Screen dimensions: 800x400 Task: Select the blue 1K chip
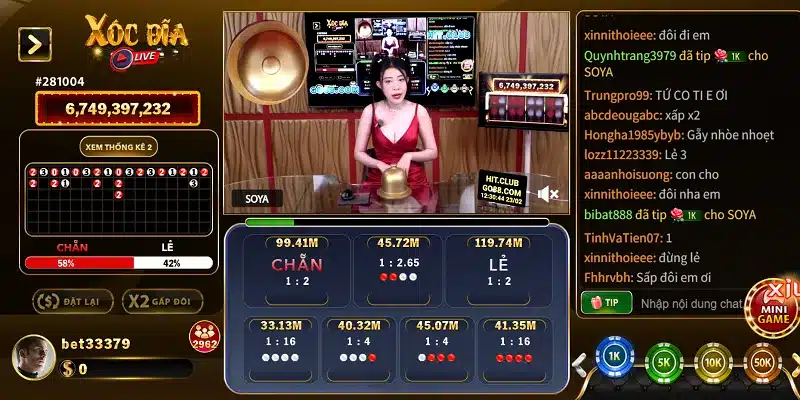pyautogui.click(x=615, y=360)
